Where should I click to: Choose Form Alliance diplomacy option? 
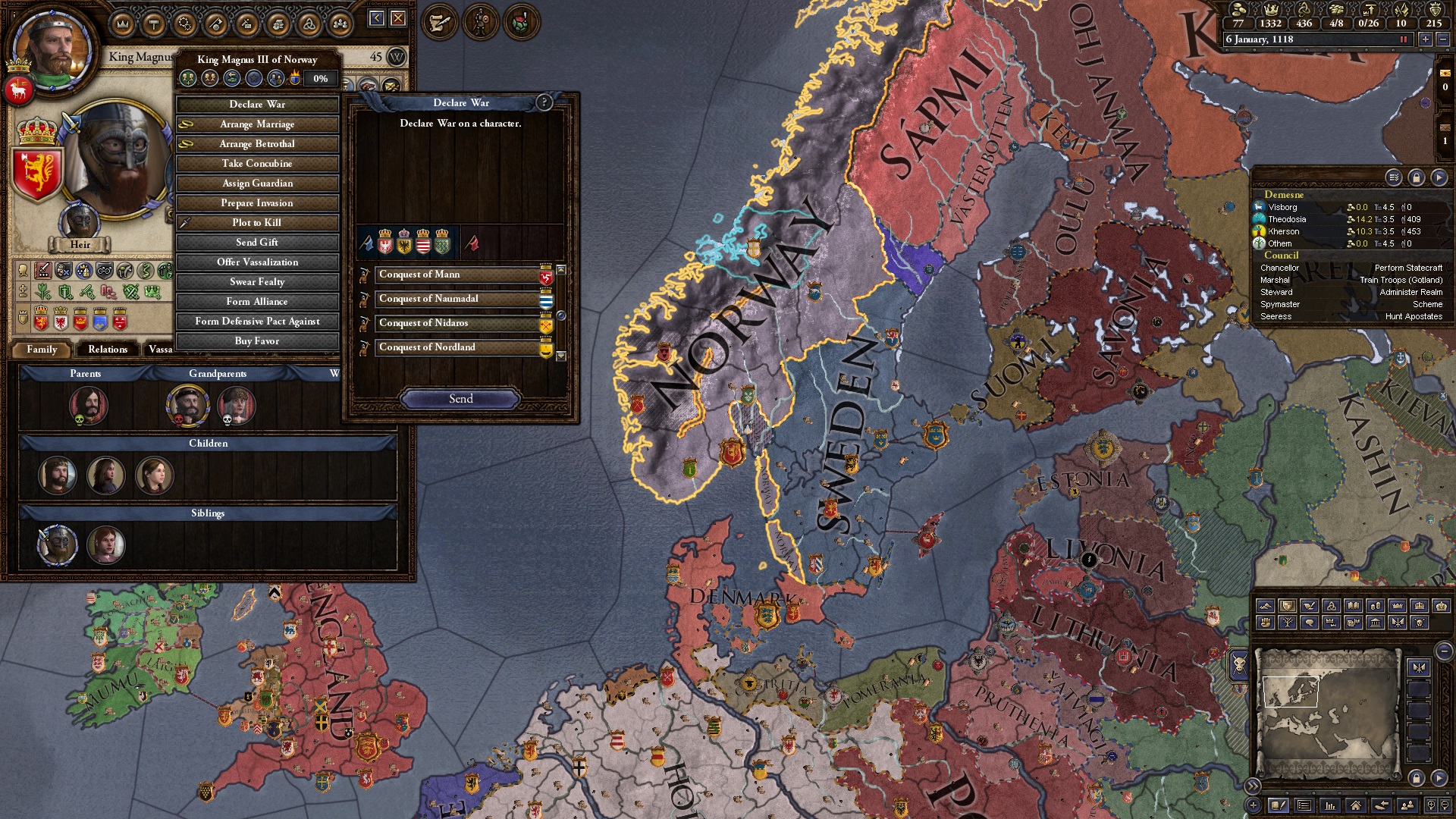point(257,302)
